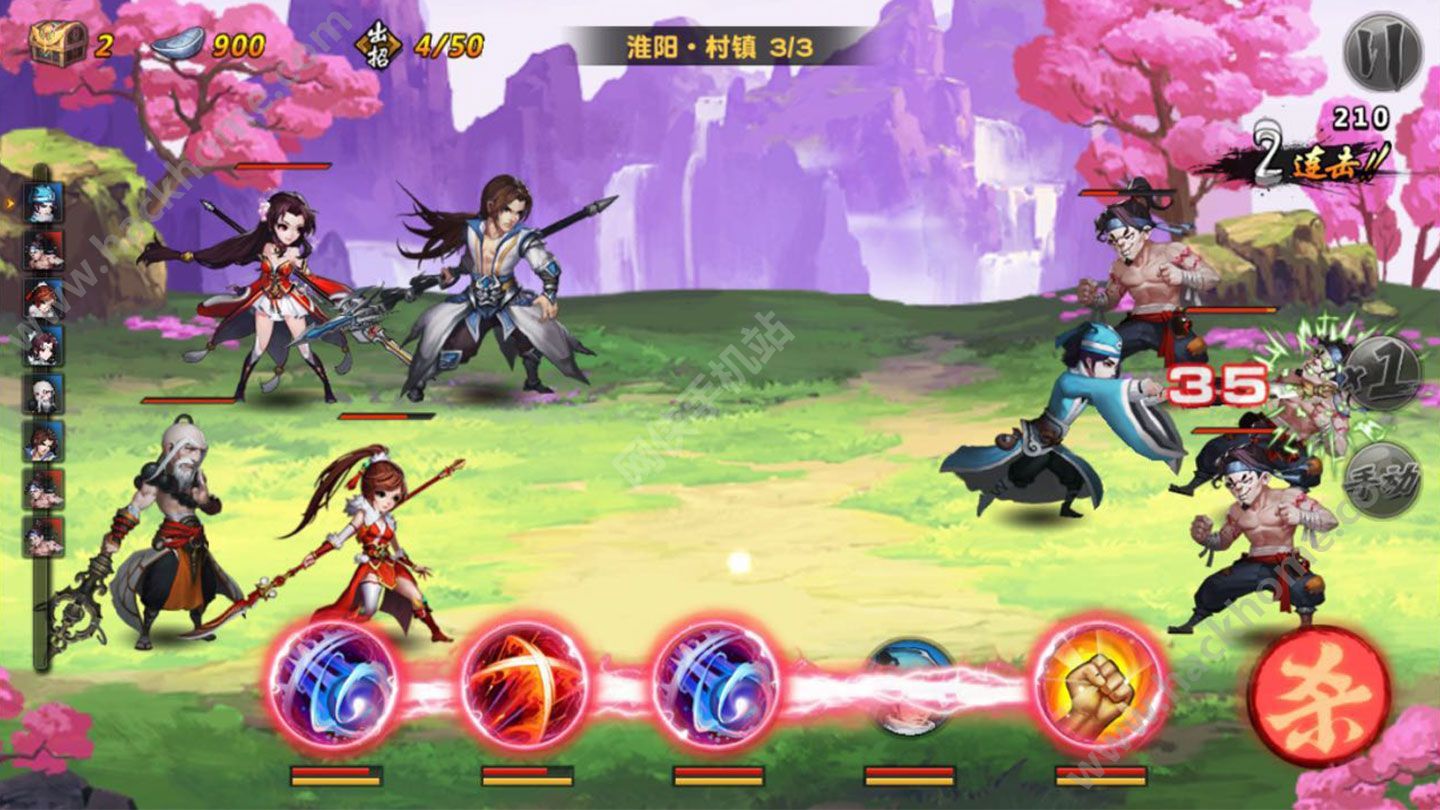Activate the golden fist skill orb
Viewport: 1440px width, 810px height.
pyautogui.click(x=1100, y=685)
